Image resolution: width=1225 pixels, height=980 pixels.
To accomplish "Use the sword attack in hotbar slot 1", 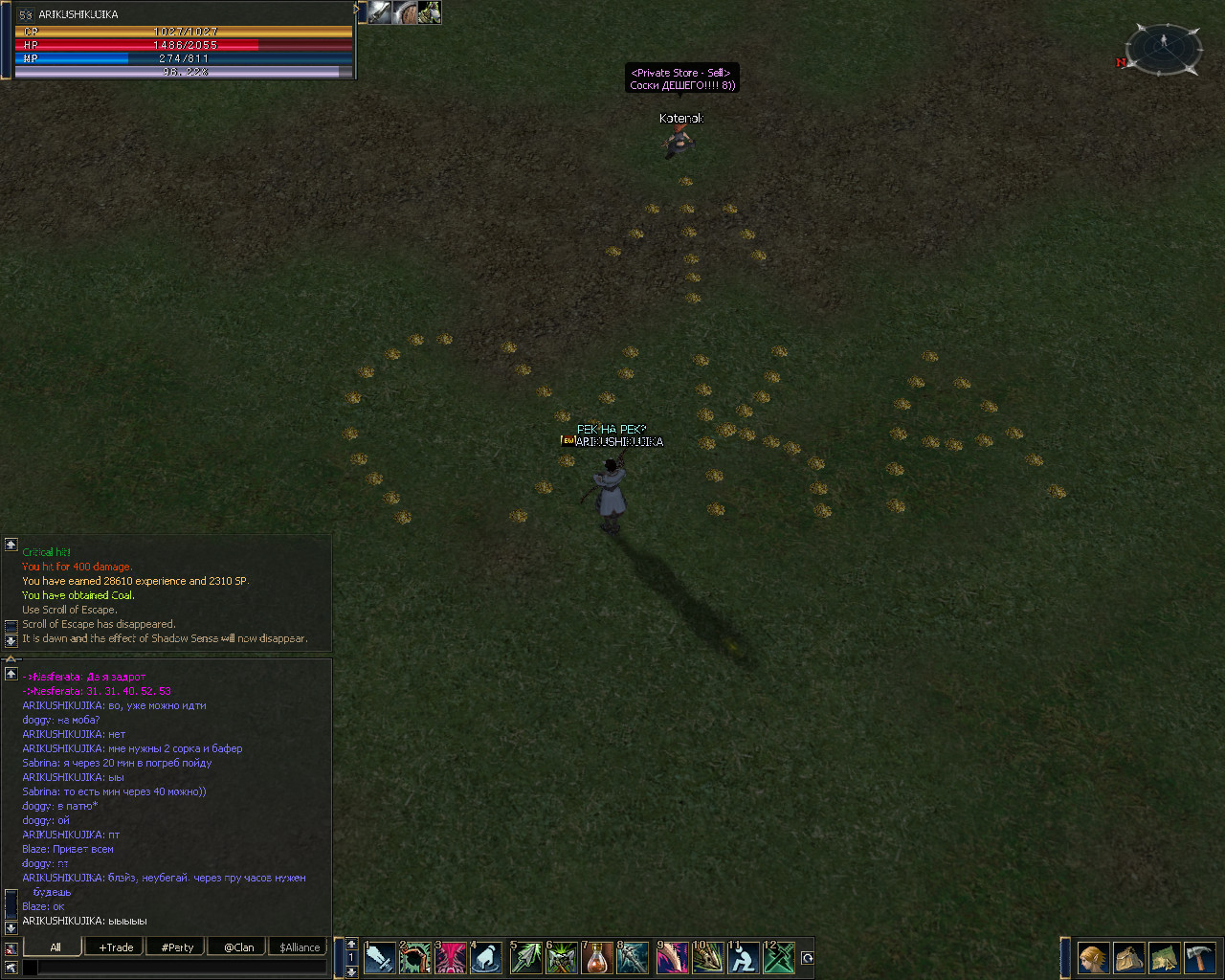I will [380, 958].
